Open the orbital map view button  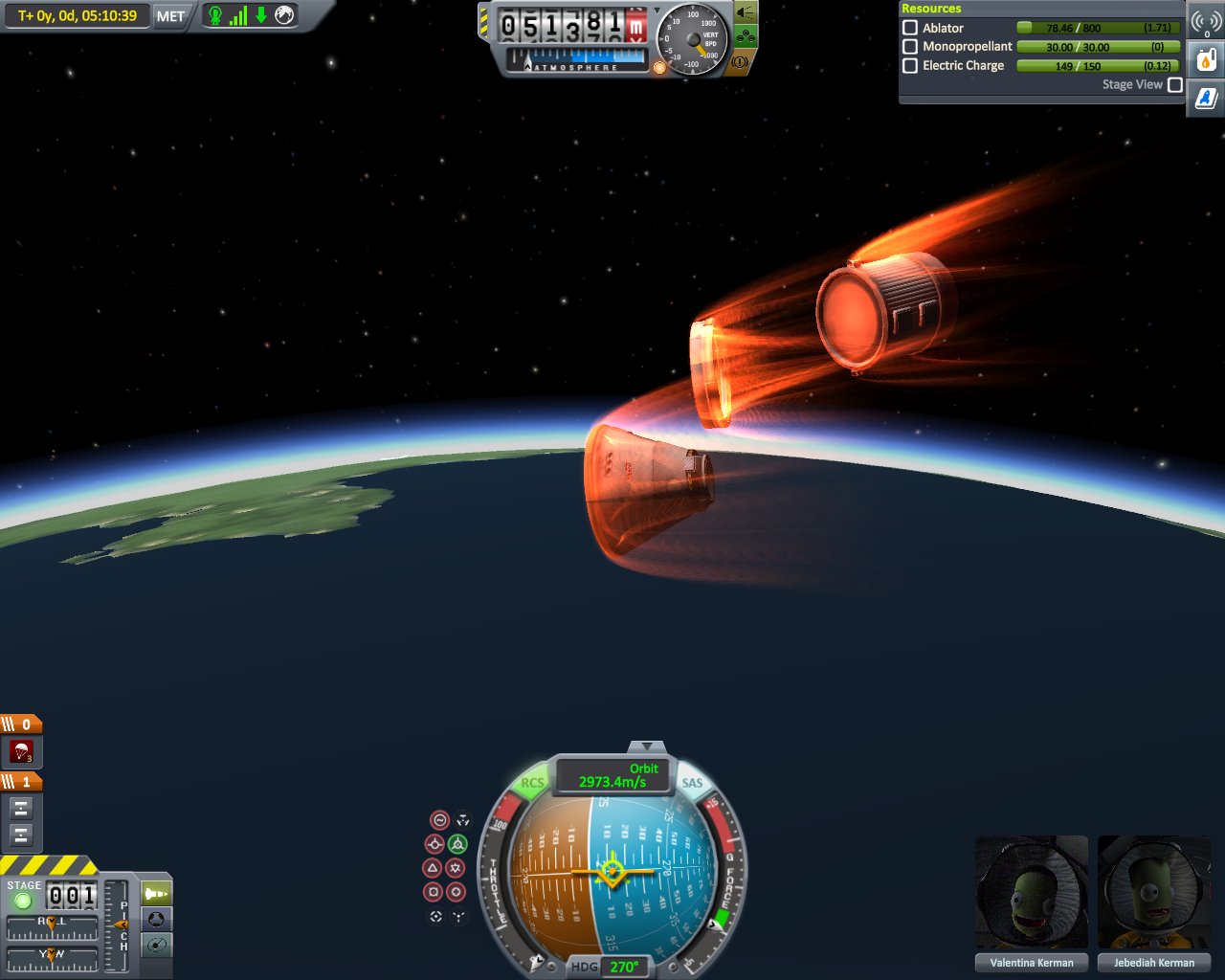point(156,945)
